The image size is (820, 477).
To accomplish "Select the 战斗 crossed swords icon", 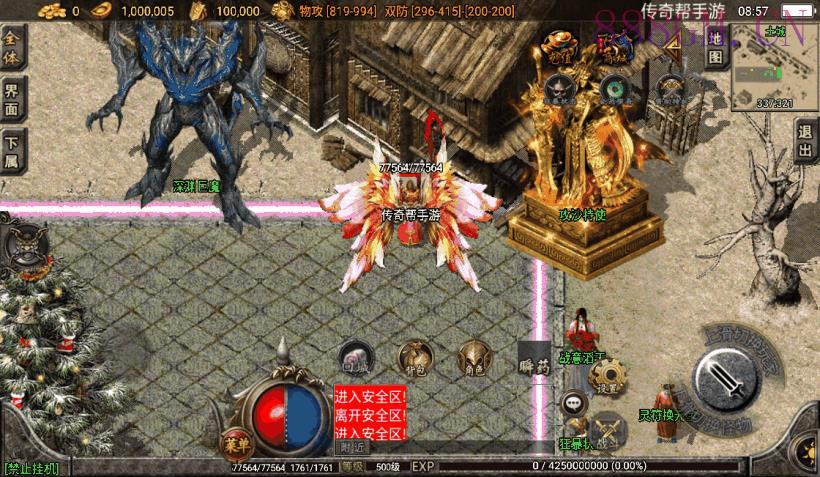I will pyautogui.click(x=607, y=428).
